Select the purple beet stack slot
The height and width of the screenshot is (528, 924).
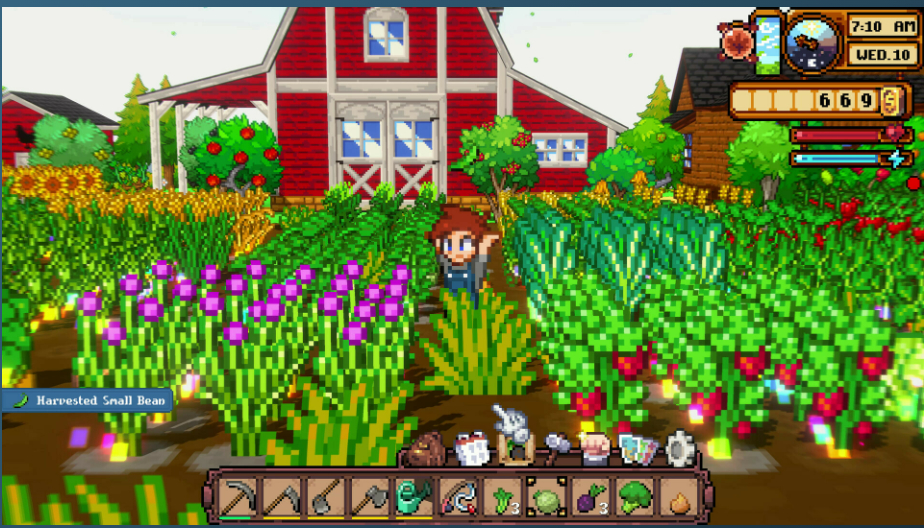click(586, 496)
